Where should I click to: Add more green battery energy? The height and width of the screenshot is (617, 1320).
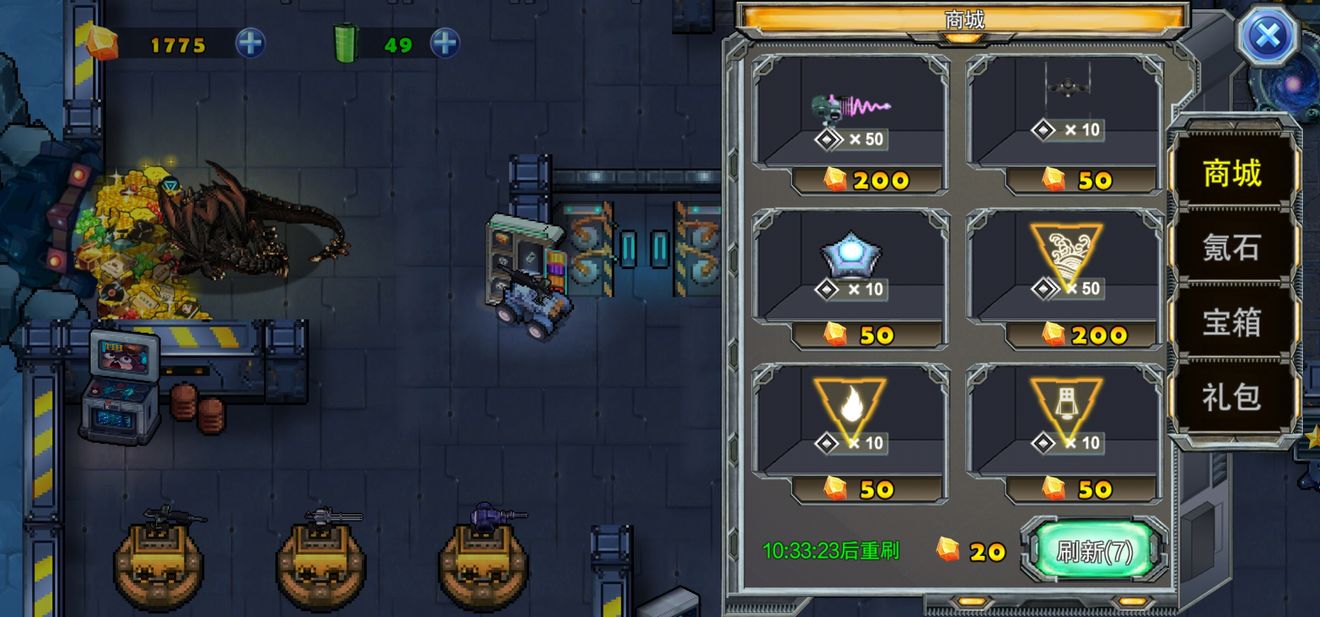click(444, 43)
